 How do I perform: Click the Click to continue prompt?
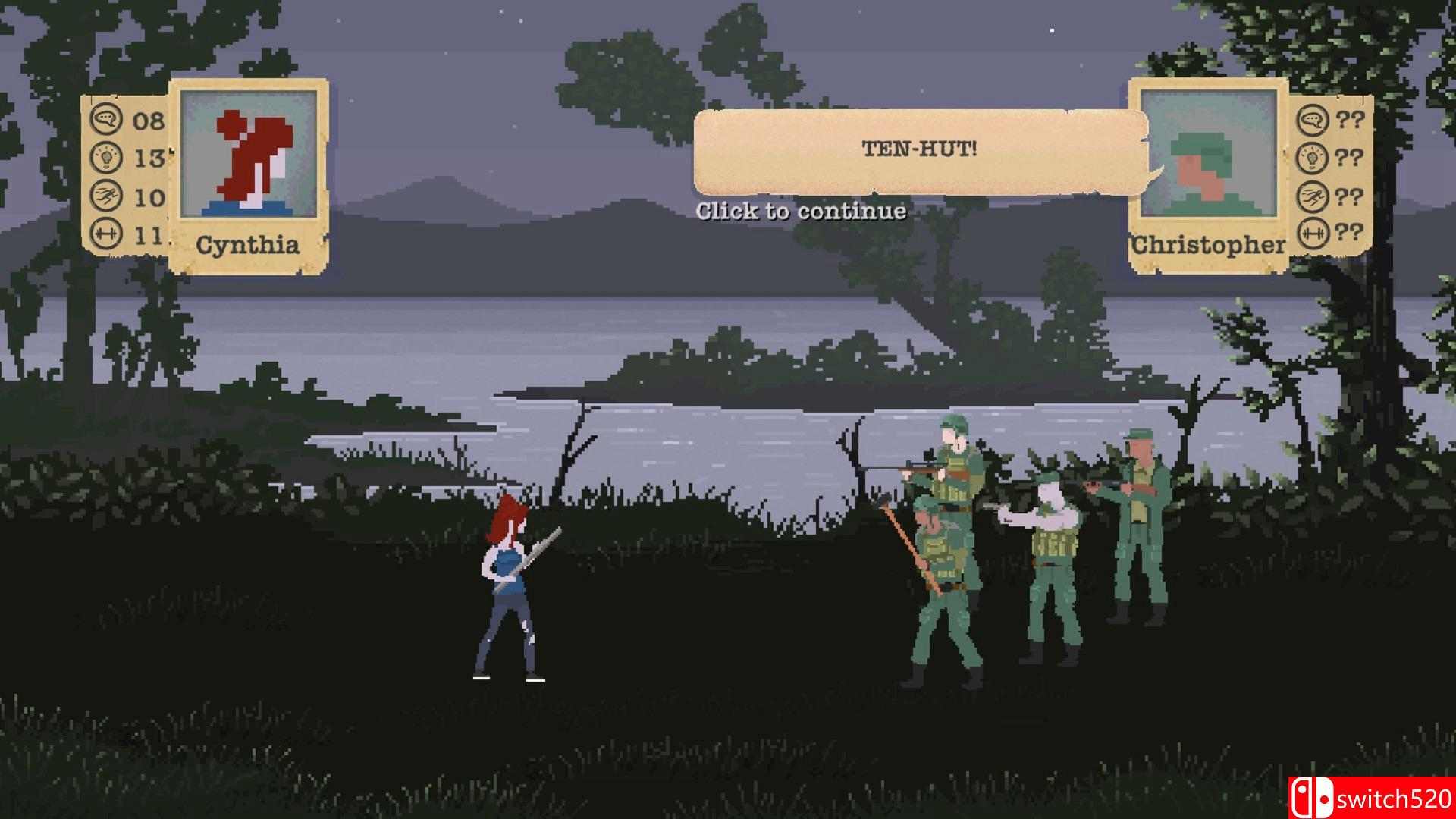[800, 212]
